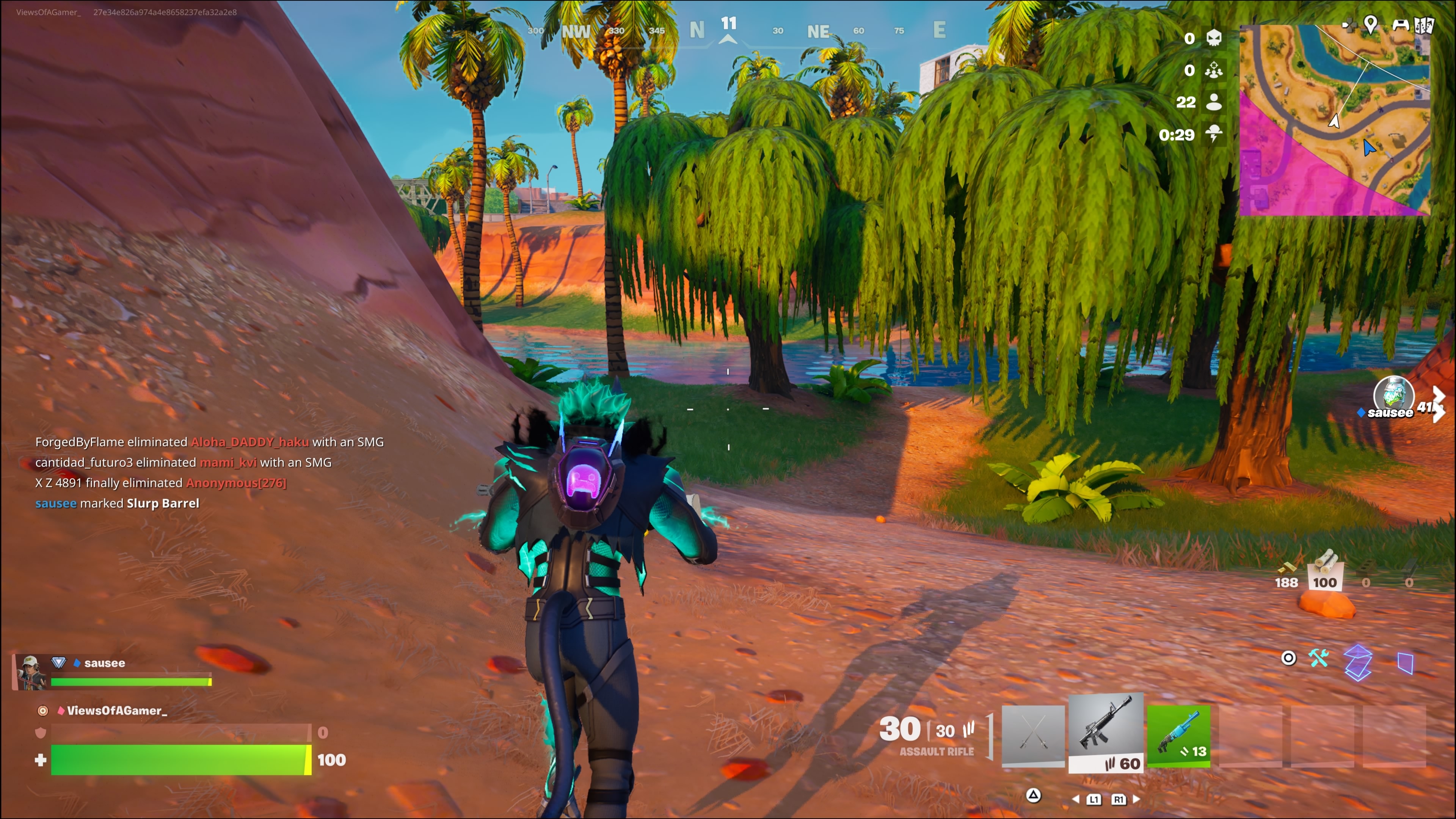
Task: Open the folded full map icon
Action: (1425, 25)
